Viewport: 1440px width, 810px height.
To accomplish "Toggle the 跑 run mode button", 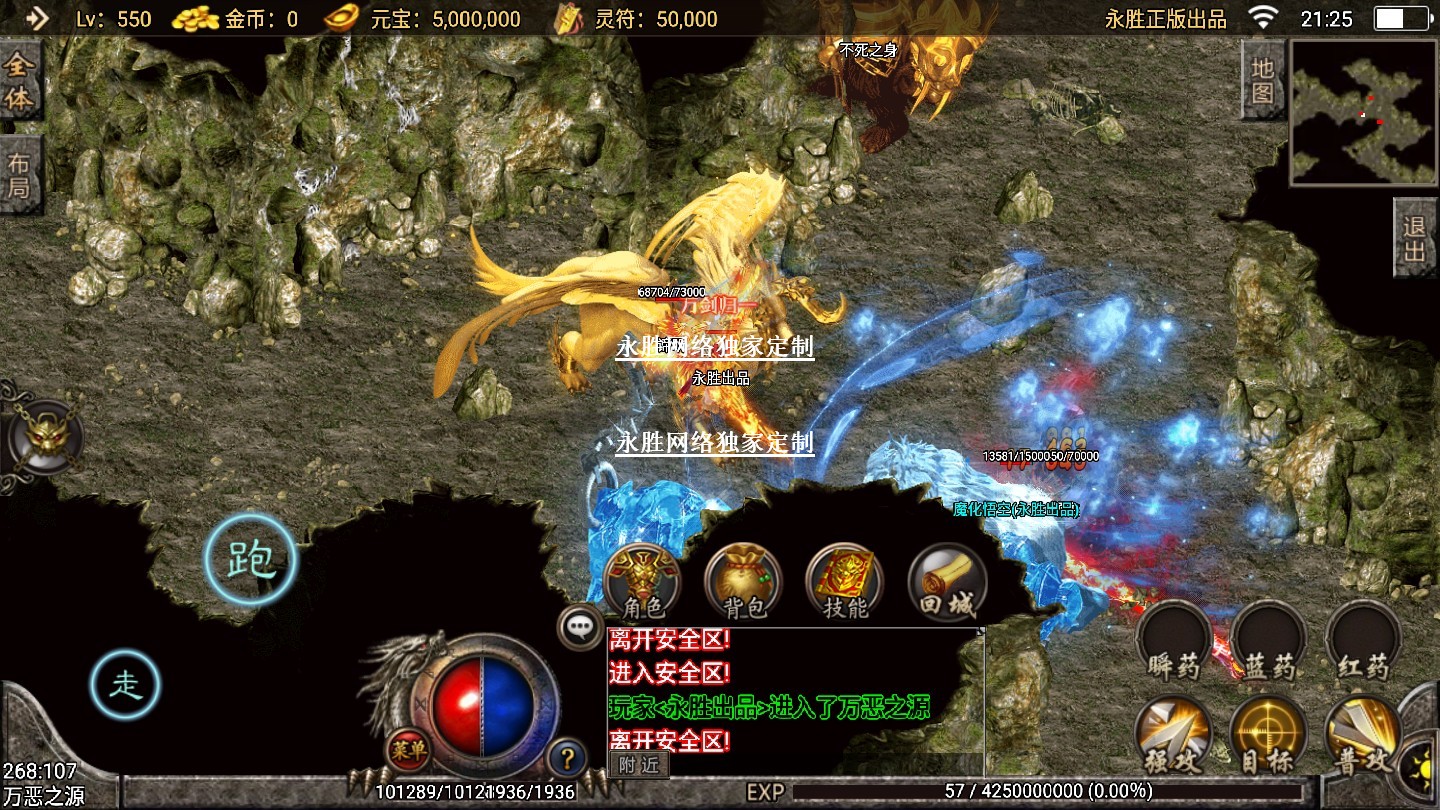I will click(251, 561).
